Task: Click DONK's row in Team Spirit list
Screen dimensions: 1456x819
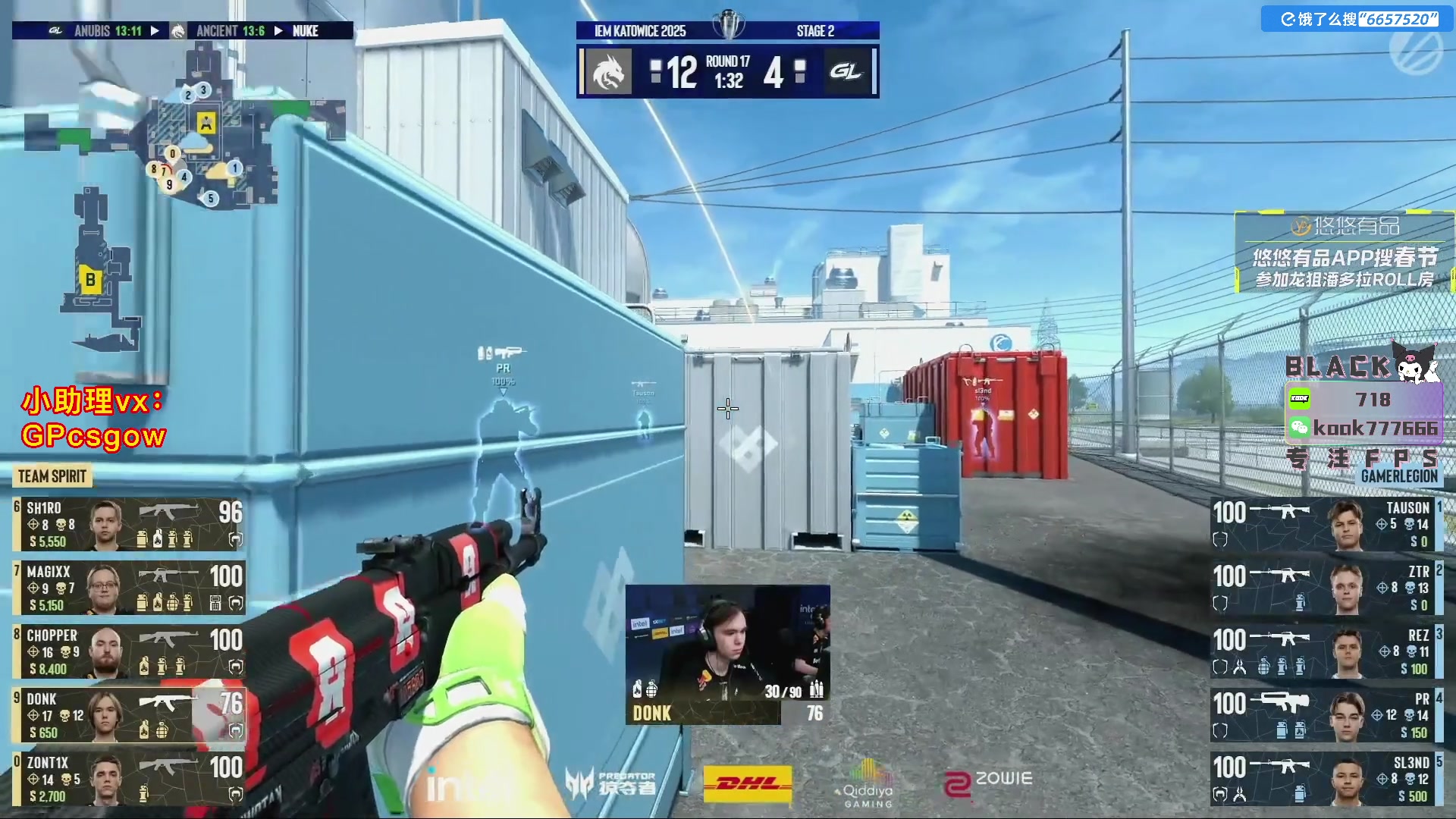Action: [x=129, y=715]
